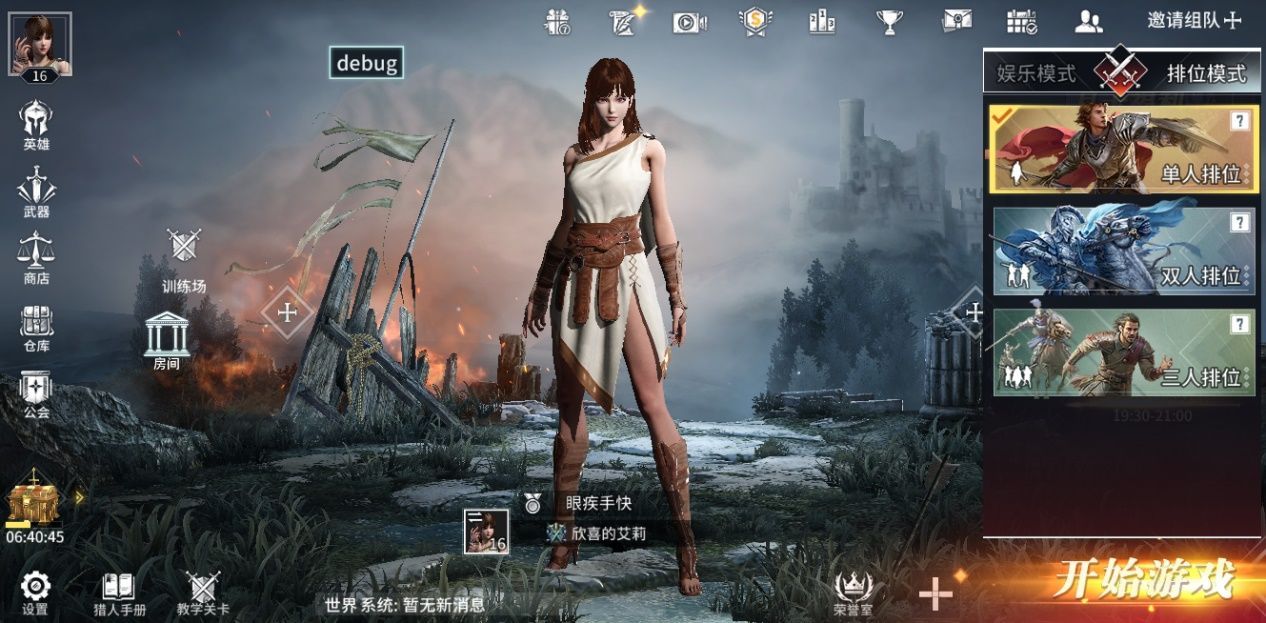Open the 武器 weapons menu
The height and width of the screenshot is (623, 1266).
(36, 193)
